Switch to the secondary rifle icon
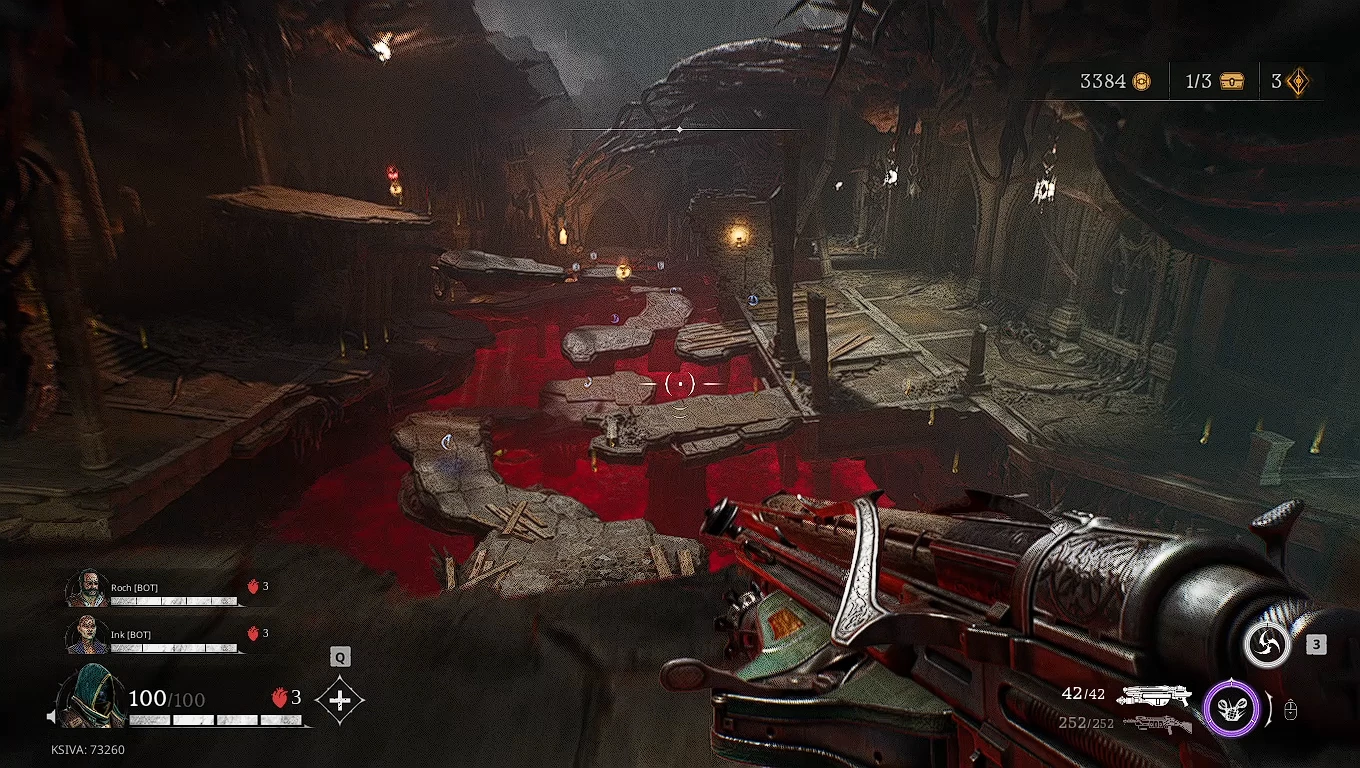This screenshot has height=768, width=1360. click(x=1157, y=723)
